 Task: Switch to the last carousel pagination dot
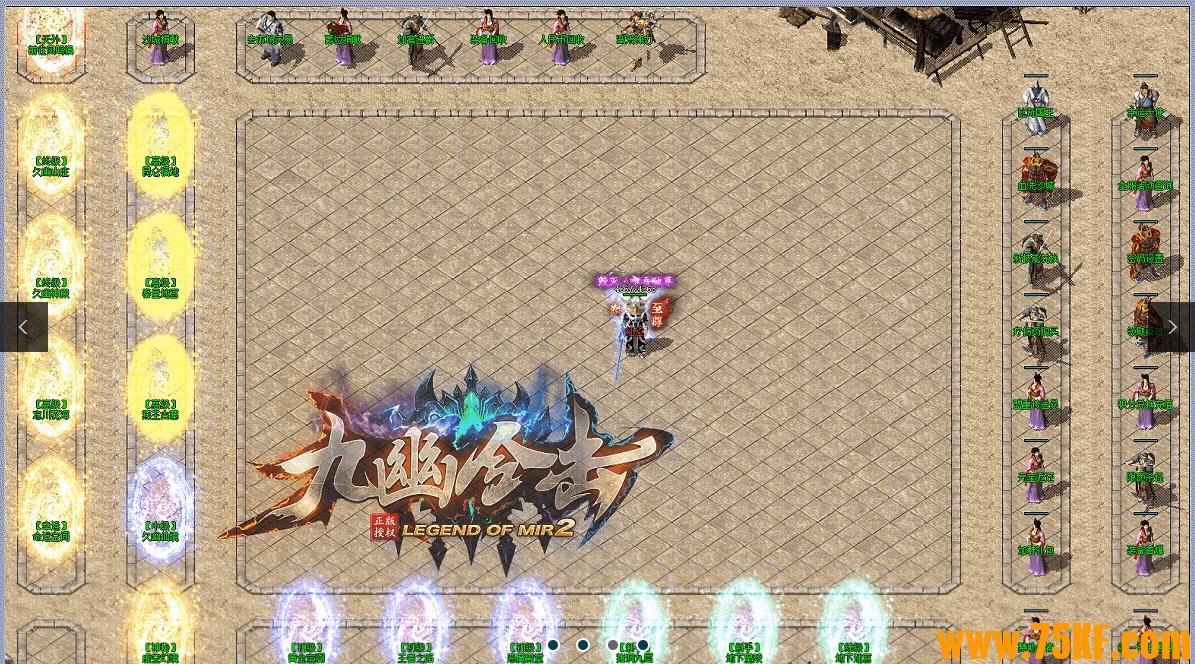[x=643, y=645]
